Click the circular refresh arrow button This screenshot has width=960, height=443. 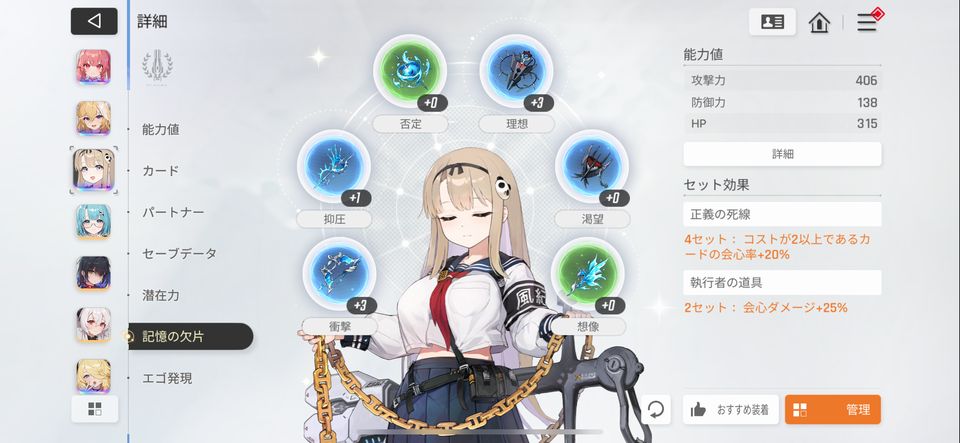tap(656, 409)
